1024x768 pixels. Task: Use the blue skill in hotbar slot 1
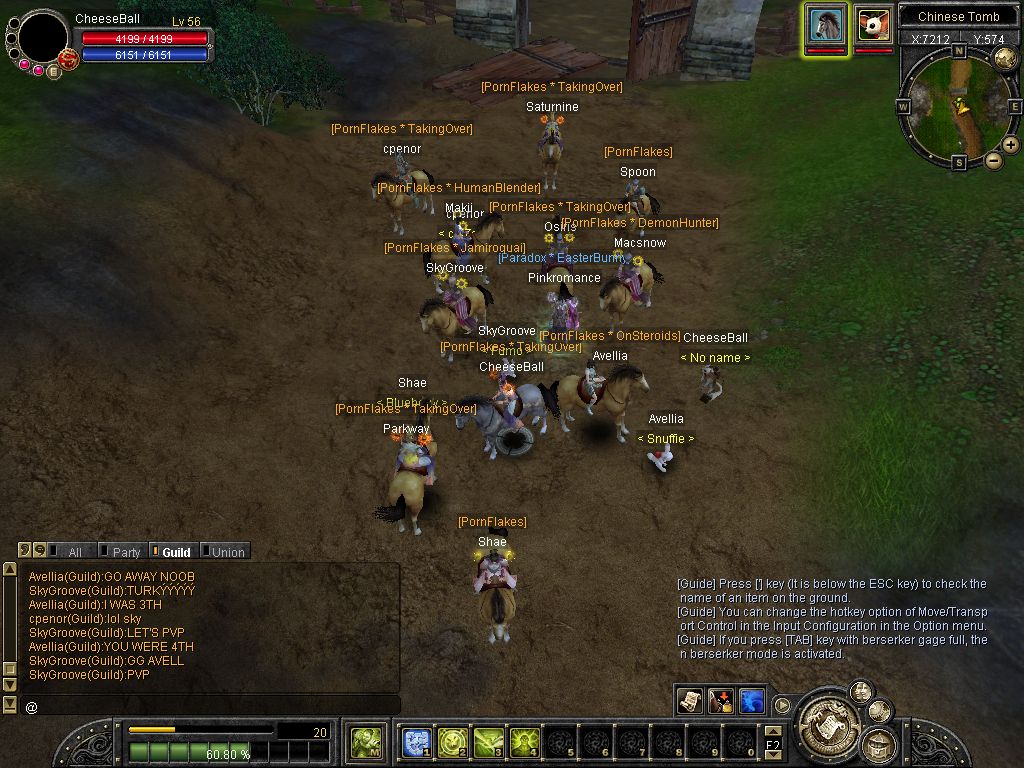click(416, 742)
